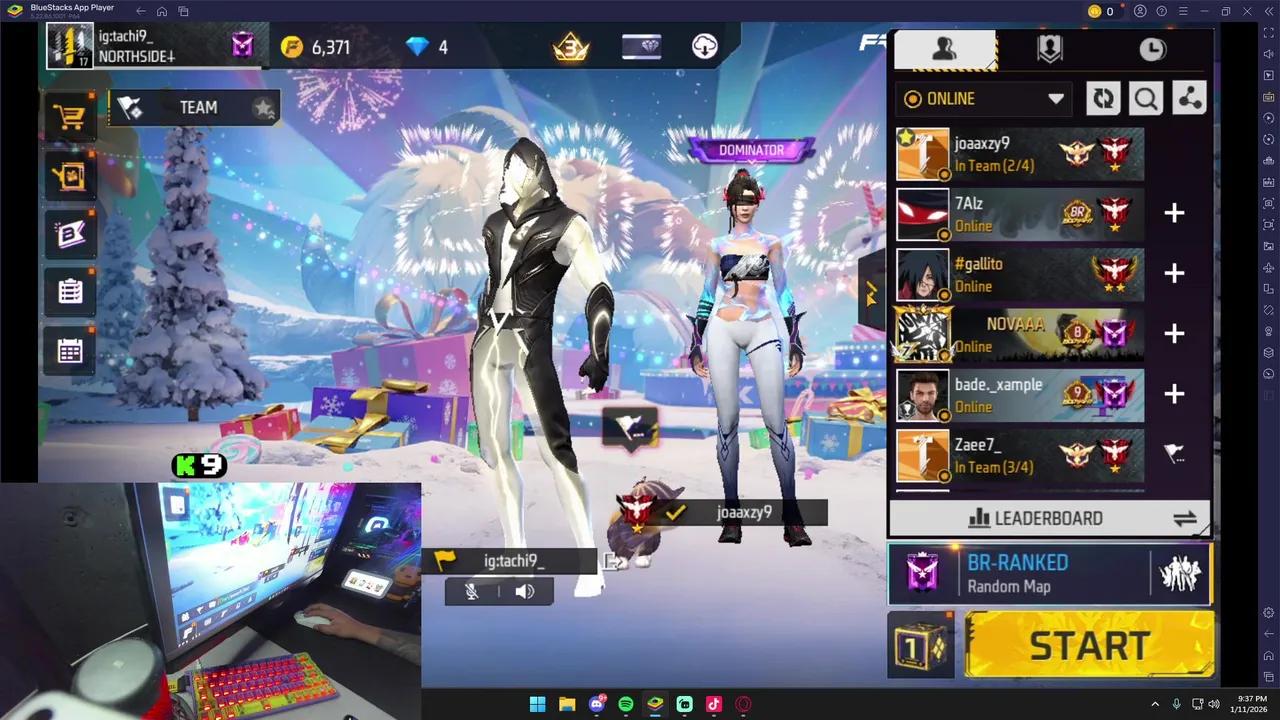This screenshot has width=1280, height=720.
Task: Toggle the speaker audio icon
Action: pos(525,591)
